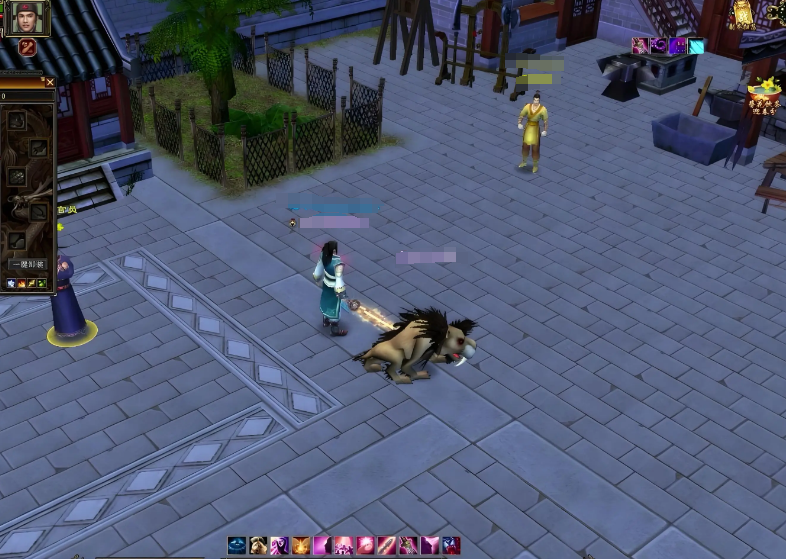786x559 pixels.
Task: Close the left side panel
Action: click(x=50, y=81)
